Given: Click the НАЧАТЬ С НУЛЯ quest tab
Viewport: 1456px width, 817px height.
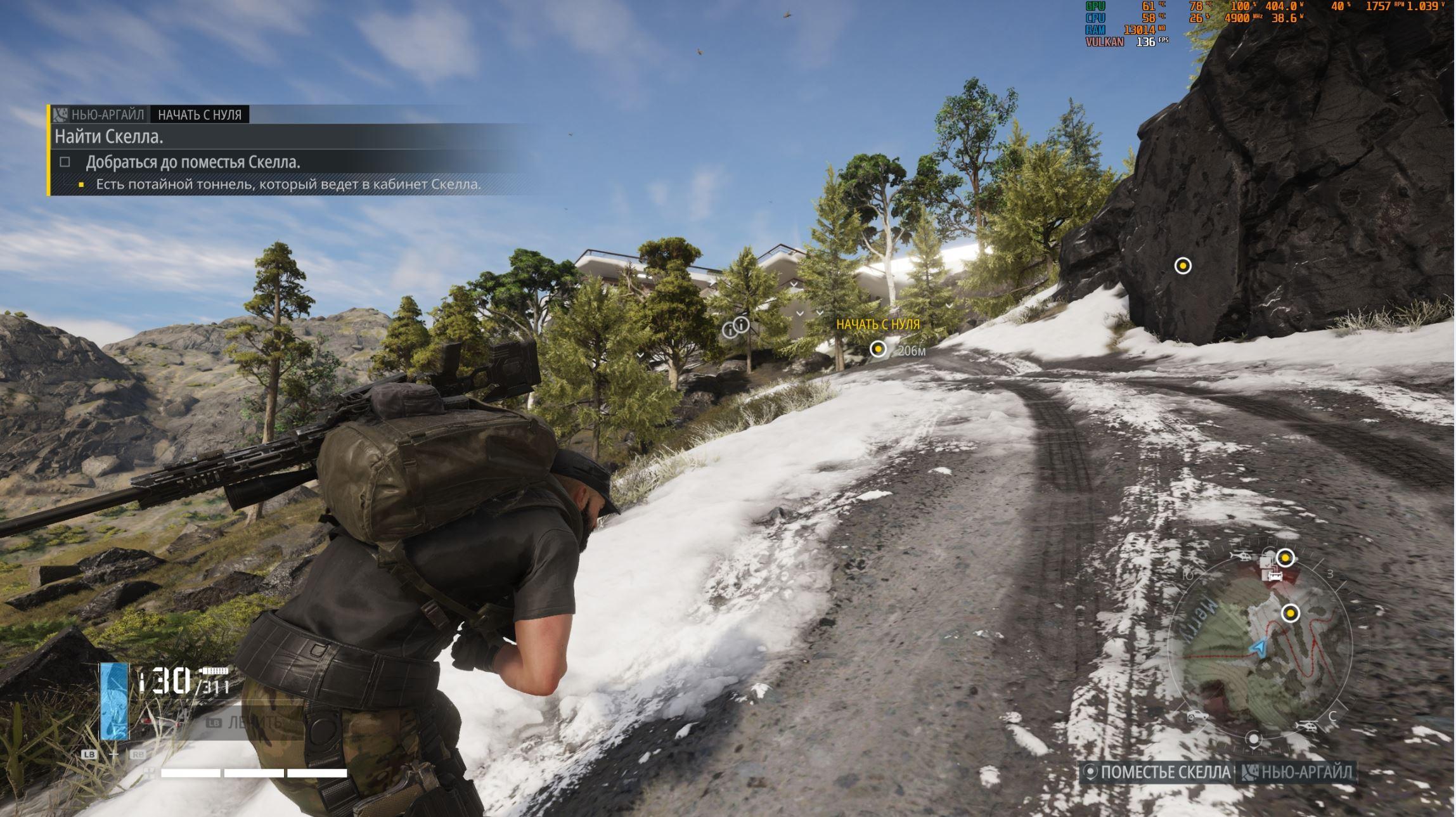Looking at the screenshot, I should (200, 115).
